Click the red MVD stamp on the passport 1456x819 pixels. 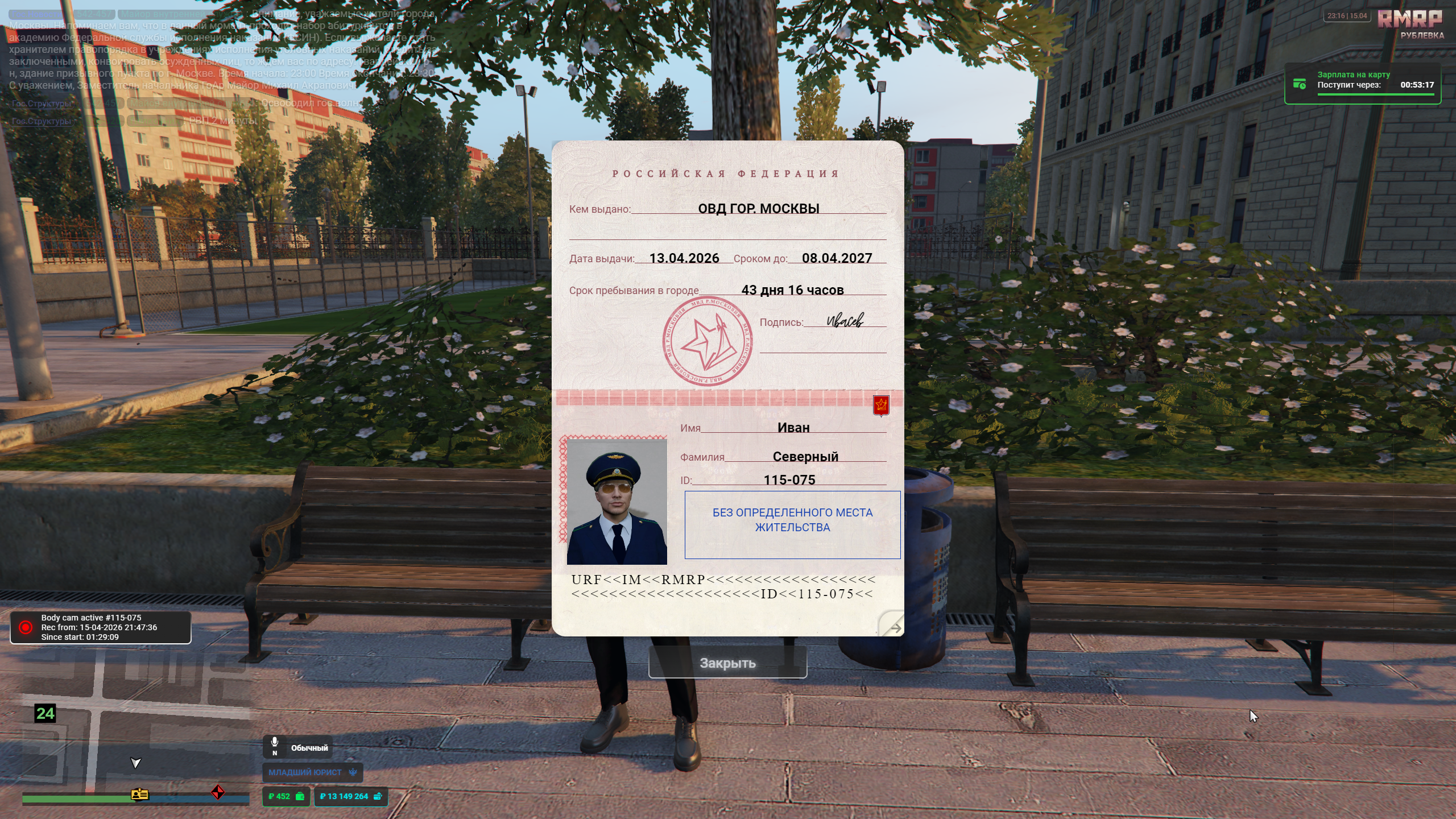tap(707, 342)
